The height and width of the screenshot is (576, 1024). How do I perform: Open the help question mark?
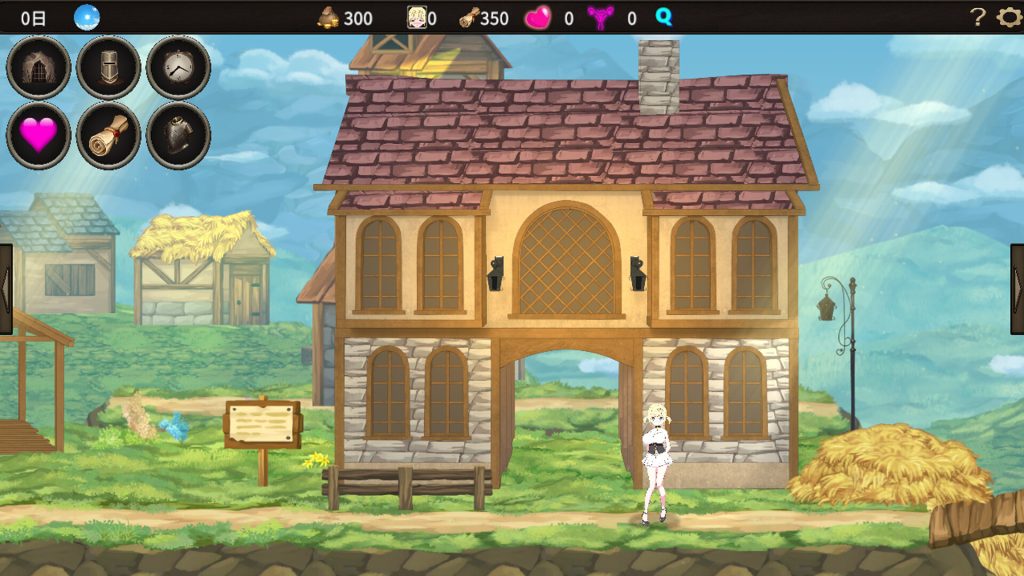[x=978, y=17]
